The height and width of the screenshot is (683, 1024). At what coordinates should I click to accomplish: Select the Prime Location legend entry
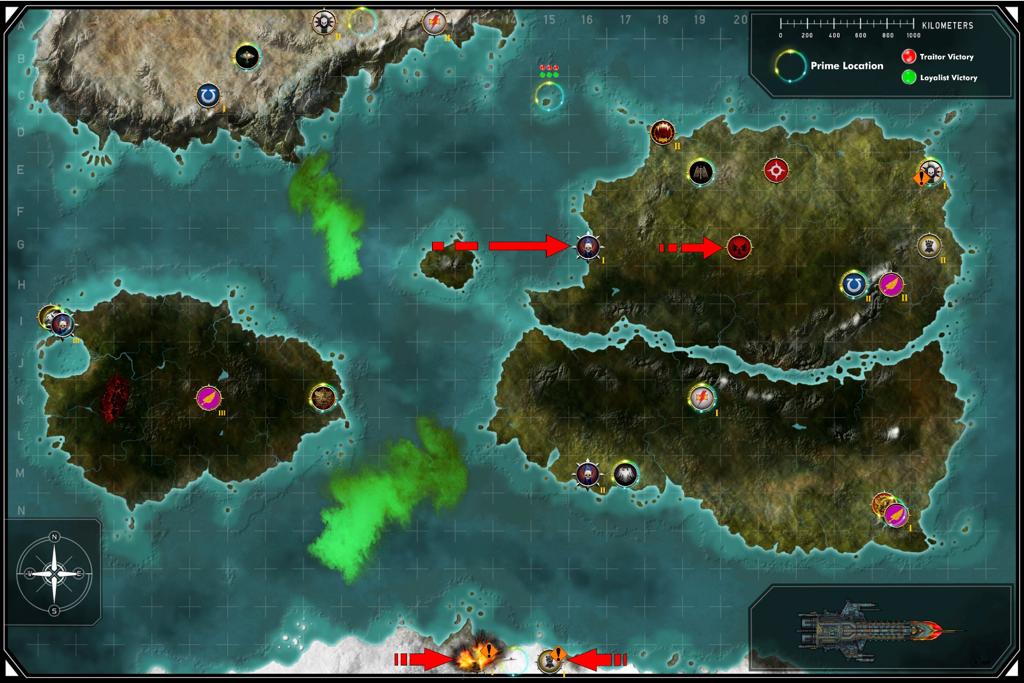(x=831, y=66)
